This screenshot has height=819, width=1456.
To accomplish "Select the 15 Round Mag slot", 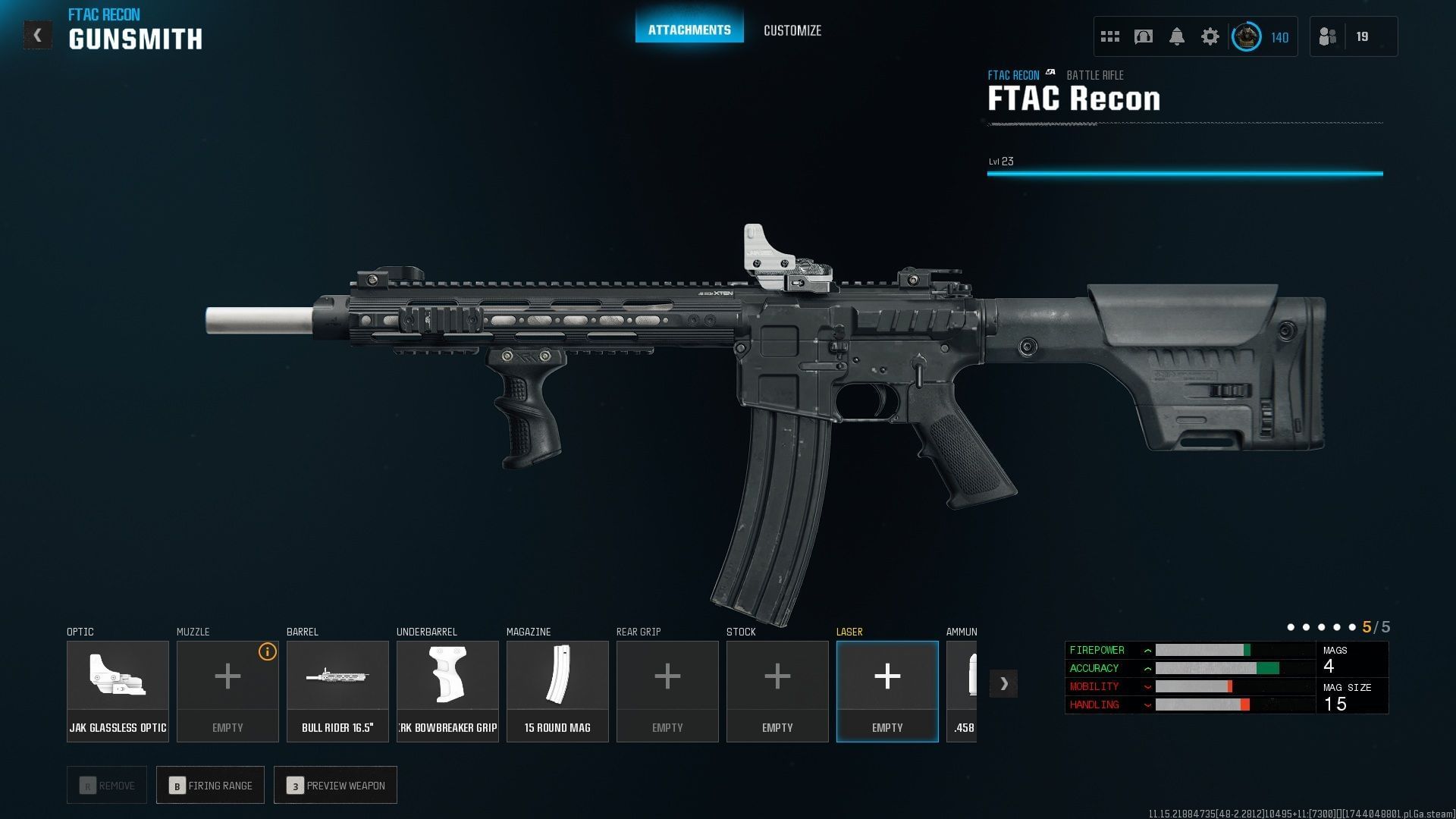I will [557, 691].
